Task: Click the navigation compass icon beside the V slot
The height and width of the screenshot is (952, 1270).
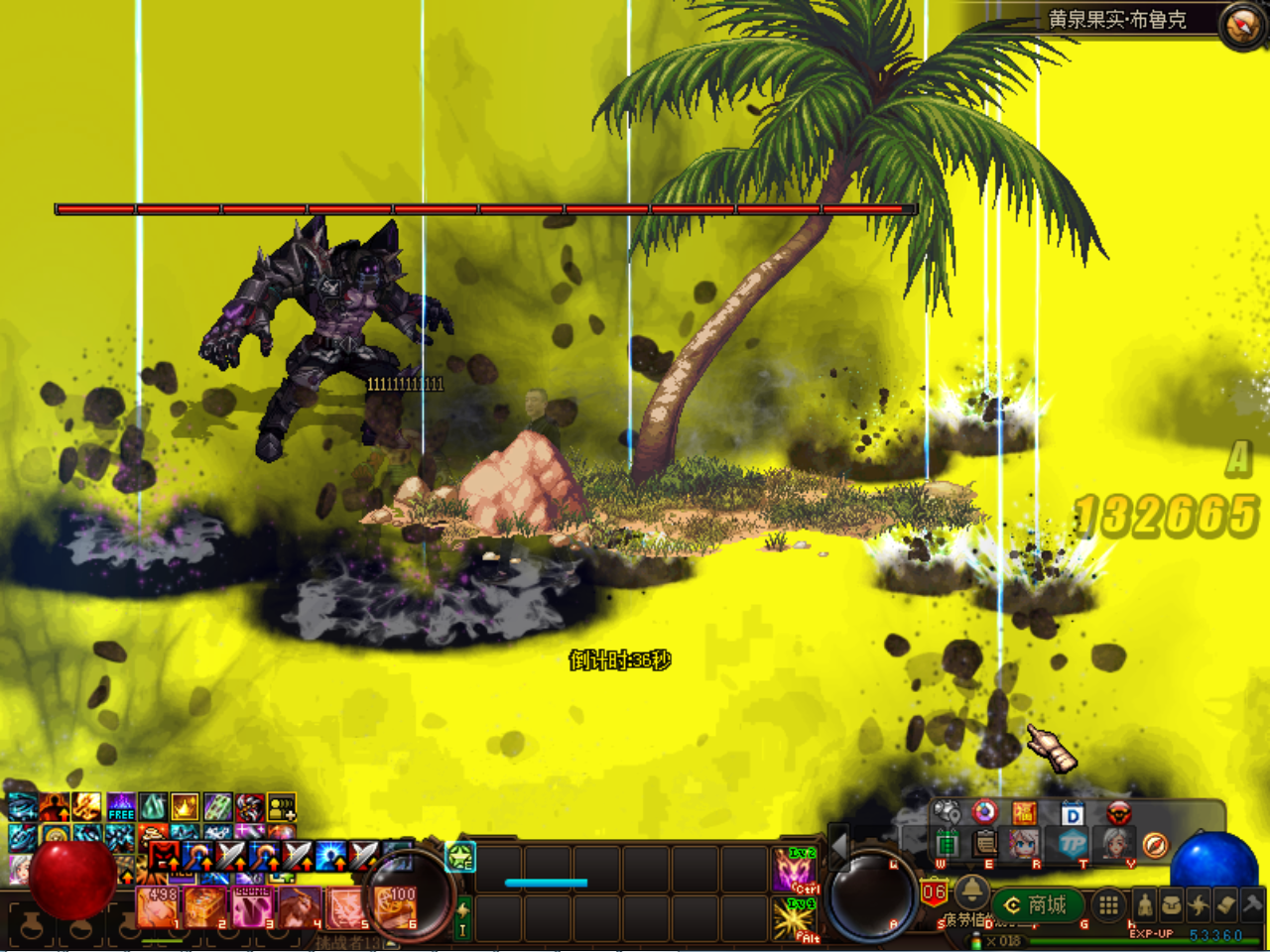Action: pyautogui.click(x=1155, y=847)
